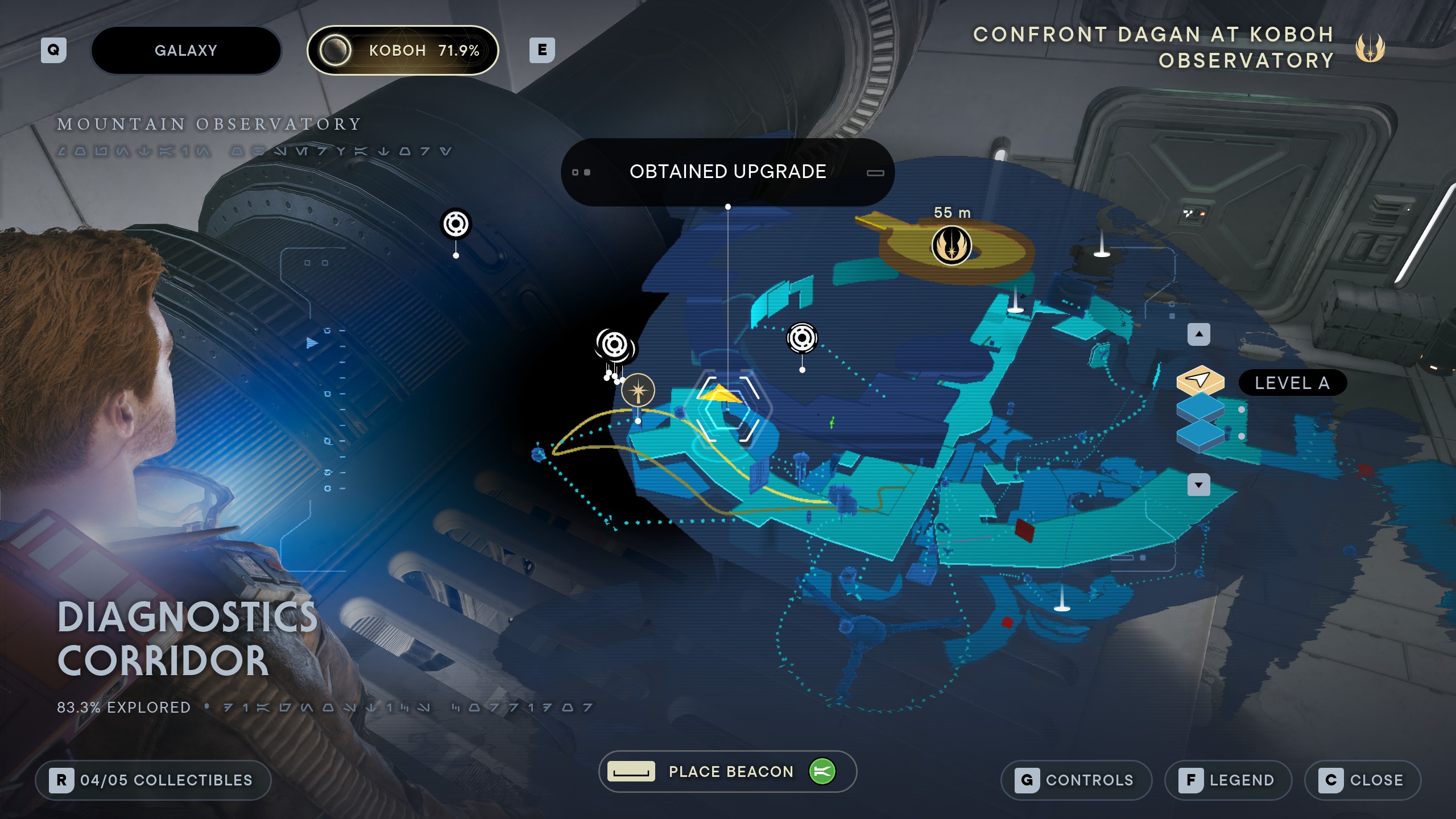The width and height of the screenshot is (1456, 819).
Task: Select the Jedi objective marker at 55 m
Action: [952, 246]
